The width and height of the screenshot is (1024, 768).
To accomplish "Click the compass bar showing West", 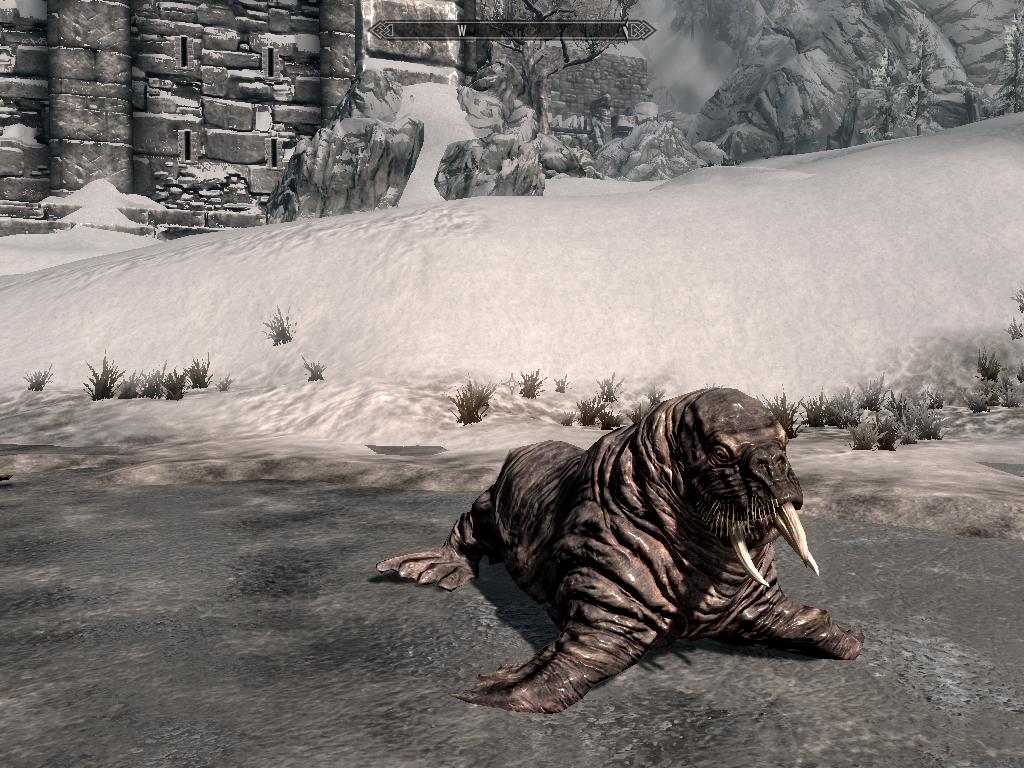I will pos(512,31).
